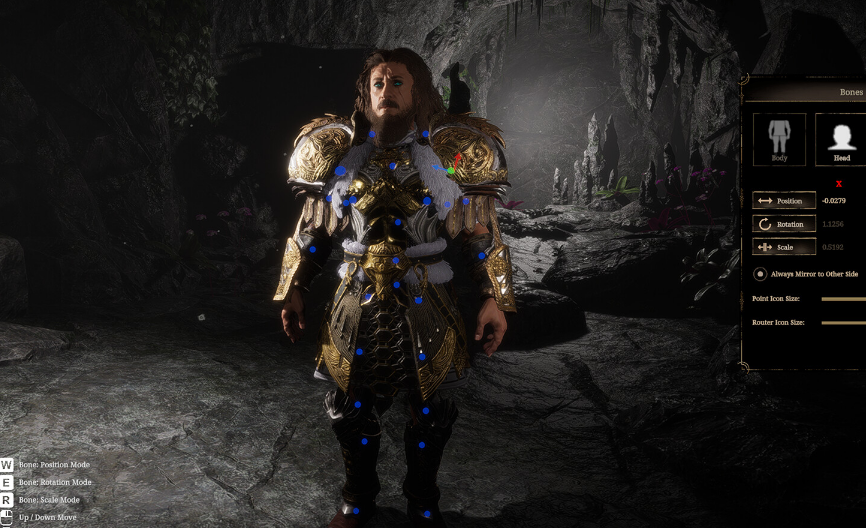Switch to the Head bone category
The height and width of the screenshot is (528, 866).
tap(841, 138)
